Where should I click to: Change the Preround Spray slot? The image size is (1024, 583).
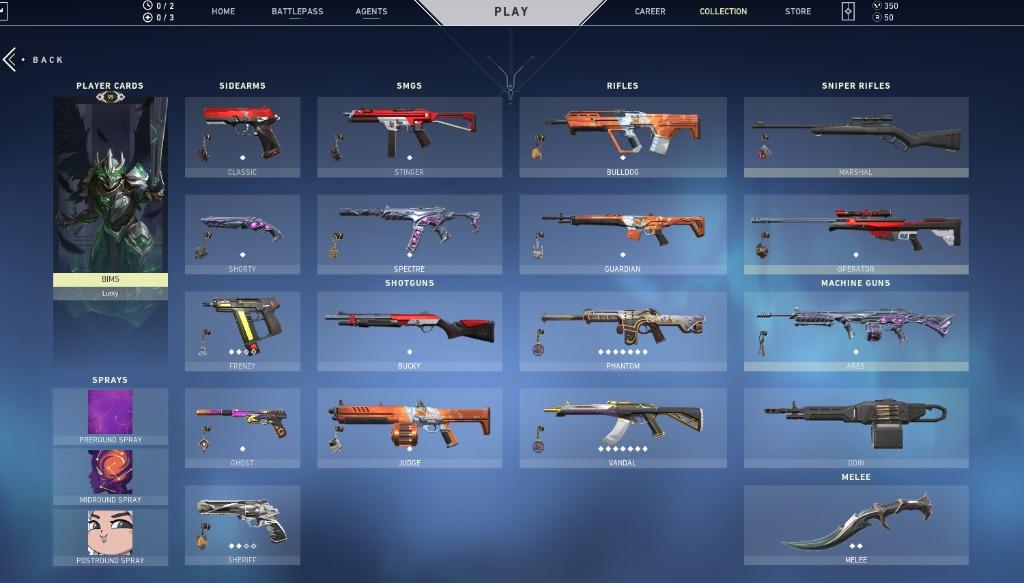coord(110,415)
